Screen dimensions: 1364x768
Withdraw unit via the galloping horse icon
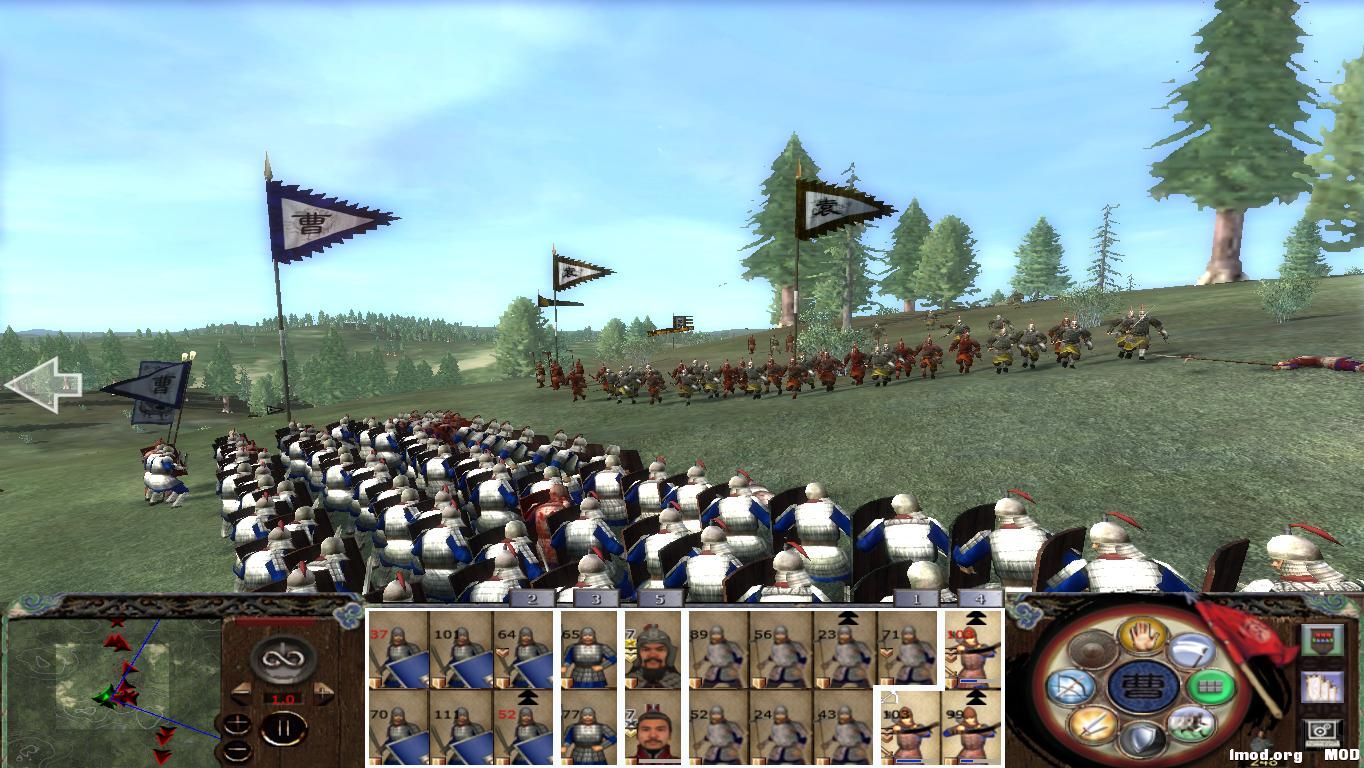click(1193, 722)
